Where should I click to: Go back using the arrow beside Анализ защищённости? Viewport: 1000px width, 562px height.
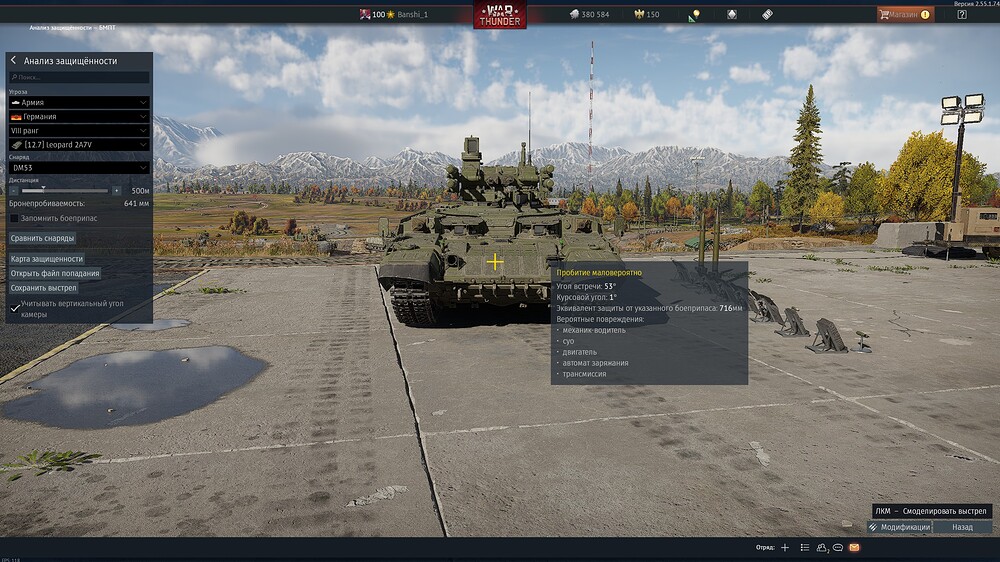pyautogui.click(x=14, y=61)
